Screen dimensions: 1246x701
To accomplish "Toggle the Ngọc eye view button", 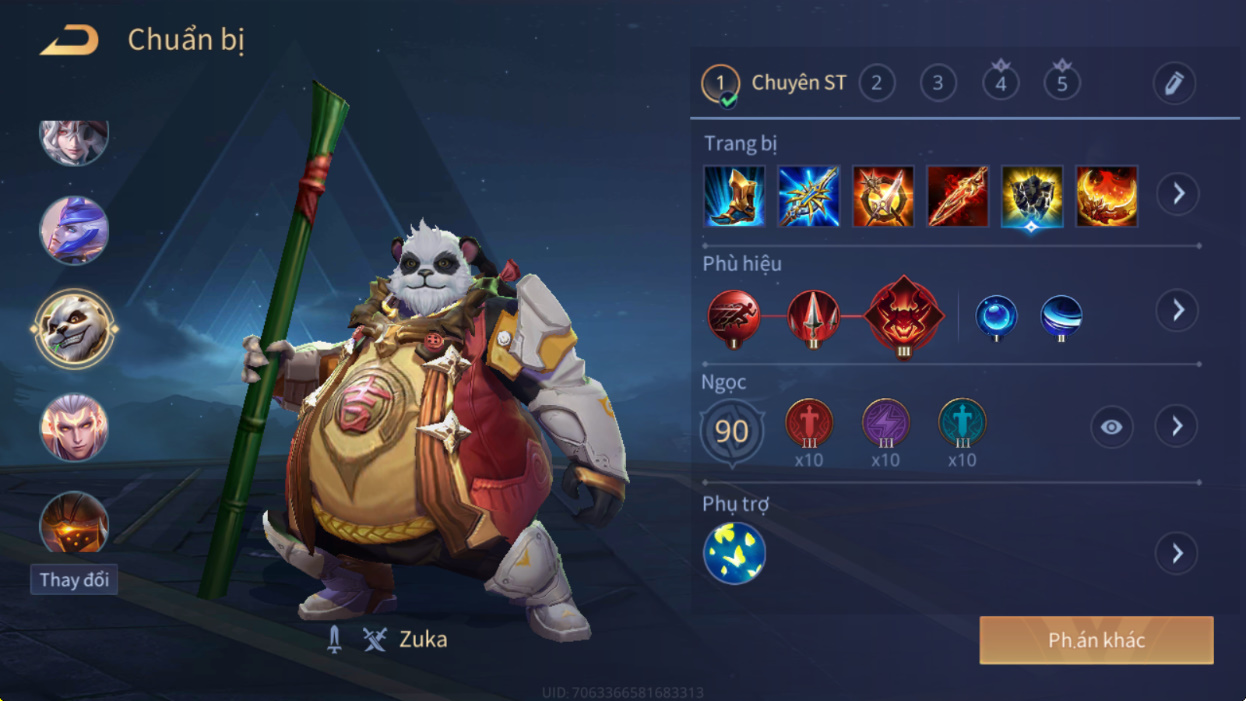I will coord(1111,427).
